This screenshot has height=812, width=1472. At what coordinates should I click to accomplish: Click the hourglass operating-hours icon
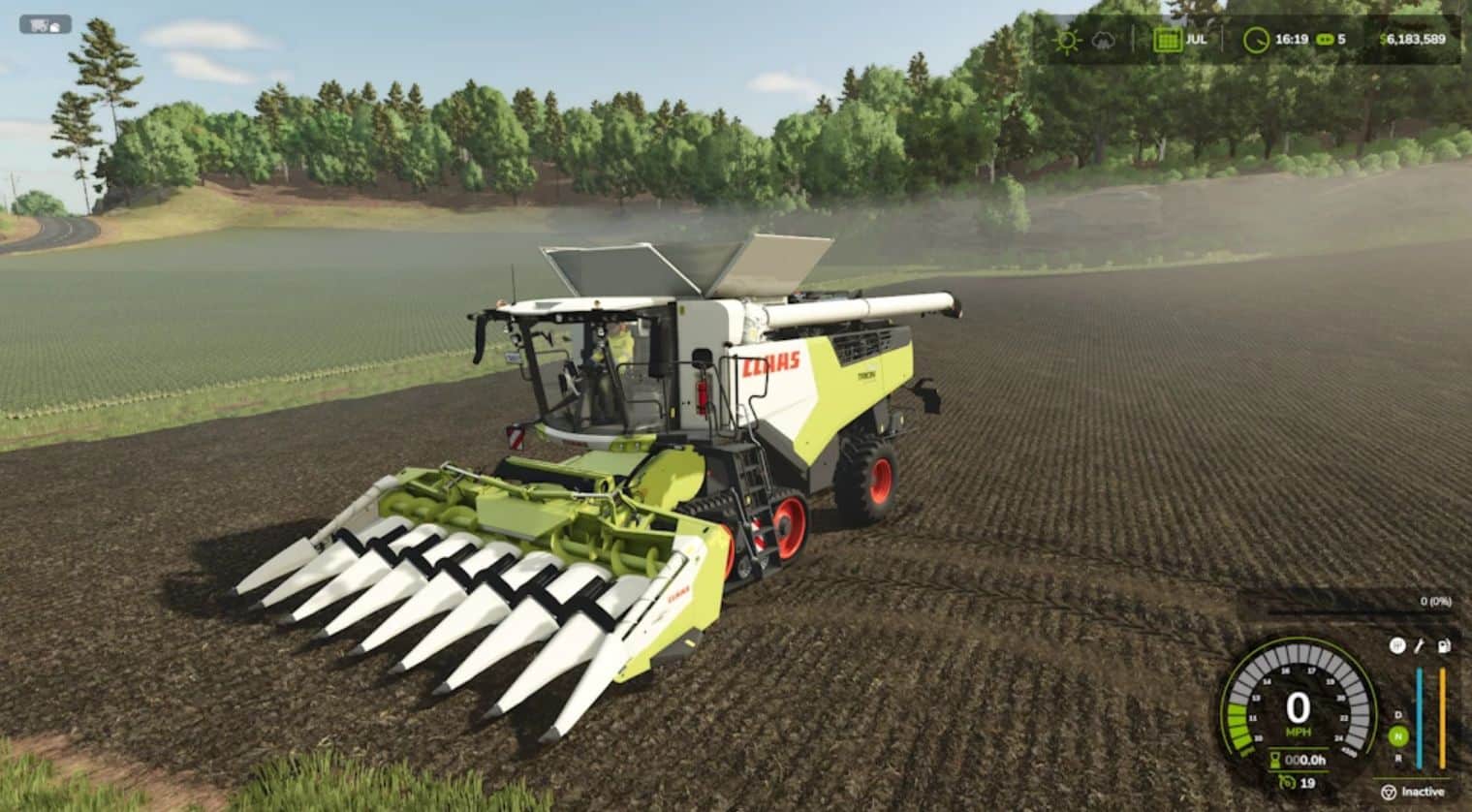tap(1273, 759)
